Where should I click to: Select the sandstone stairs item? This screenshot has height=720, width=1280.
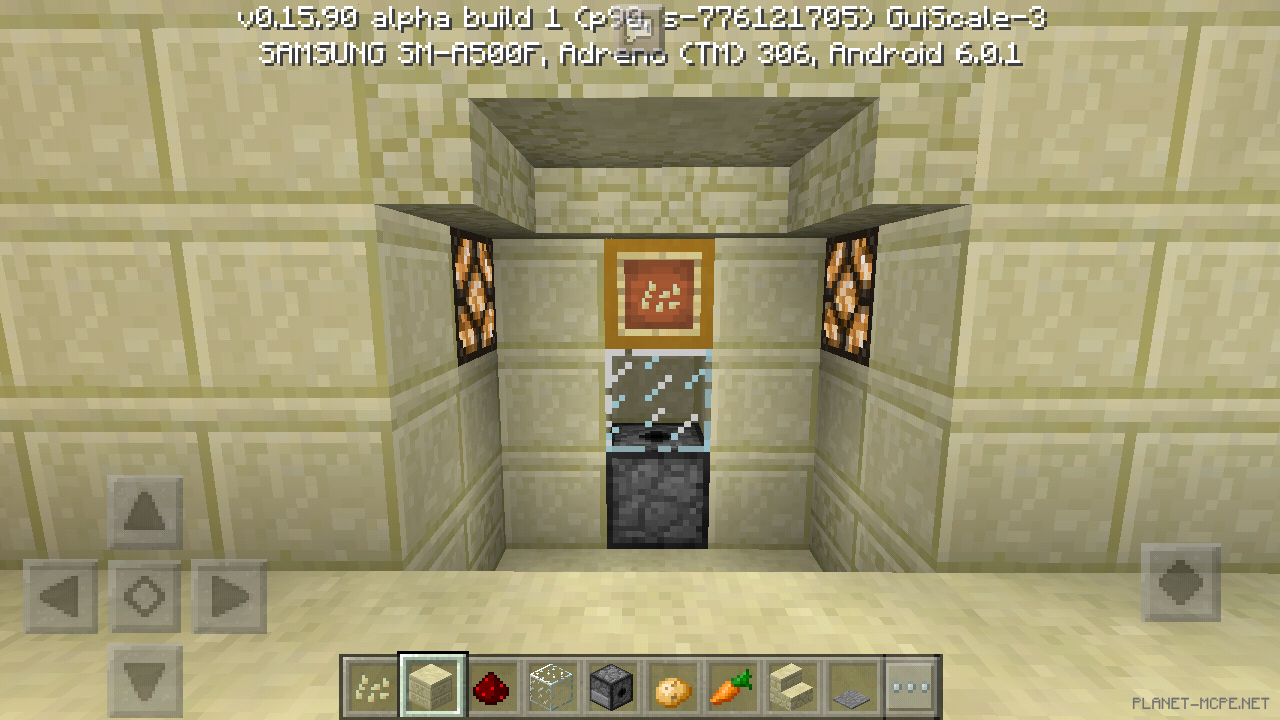[x=791, y=686]
